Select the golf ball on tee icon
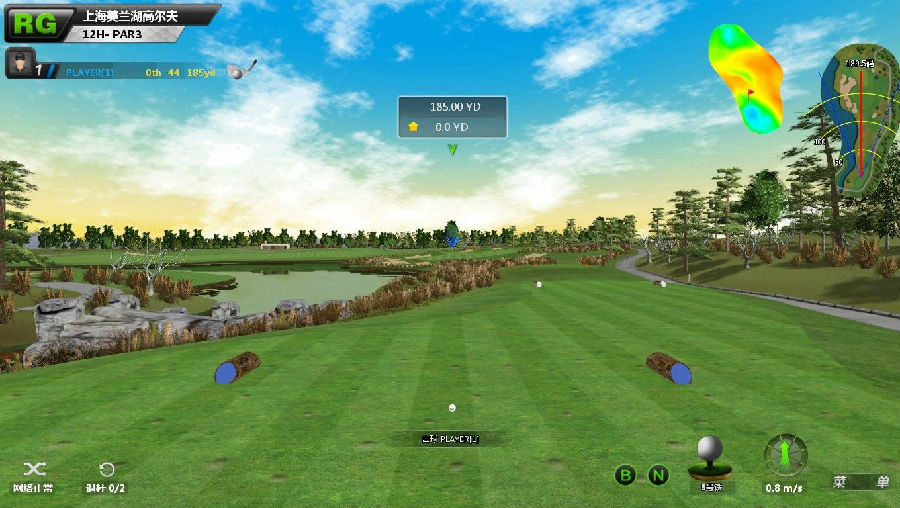The image size is (900, 508). click(711, 457)
